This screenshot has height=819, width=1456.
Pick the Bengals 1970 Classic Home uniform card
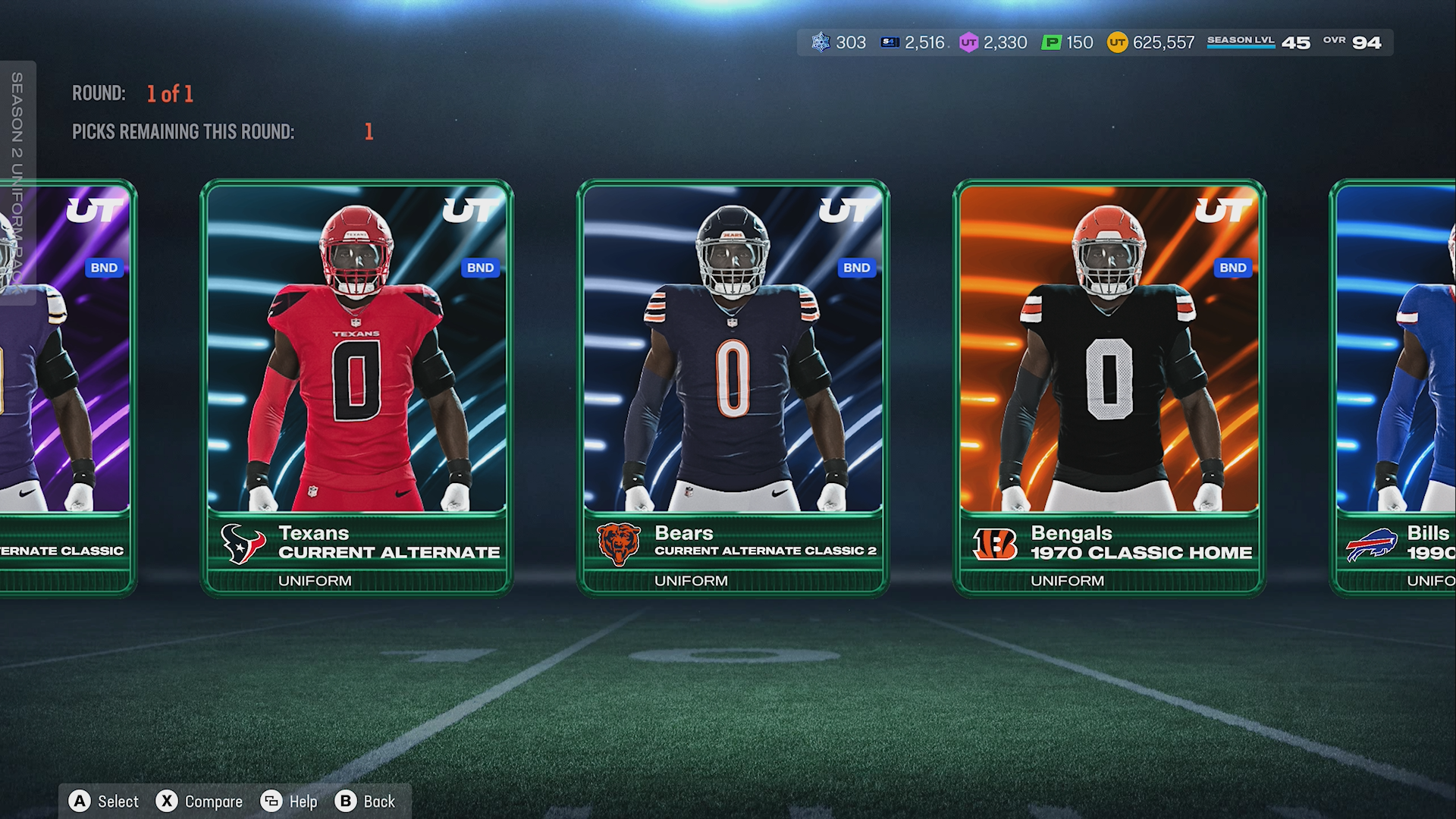pyautogui.click(x=1109, y=387)
